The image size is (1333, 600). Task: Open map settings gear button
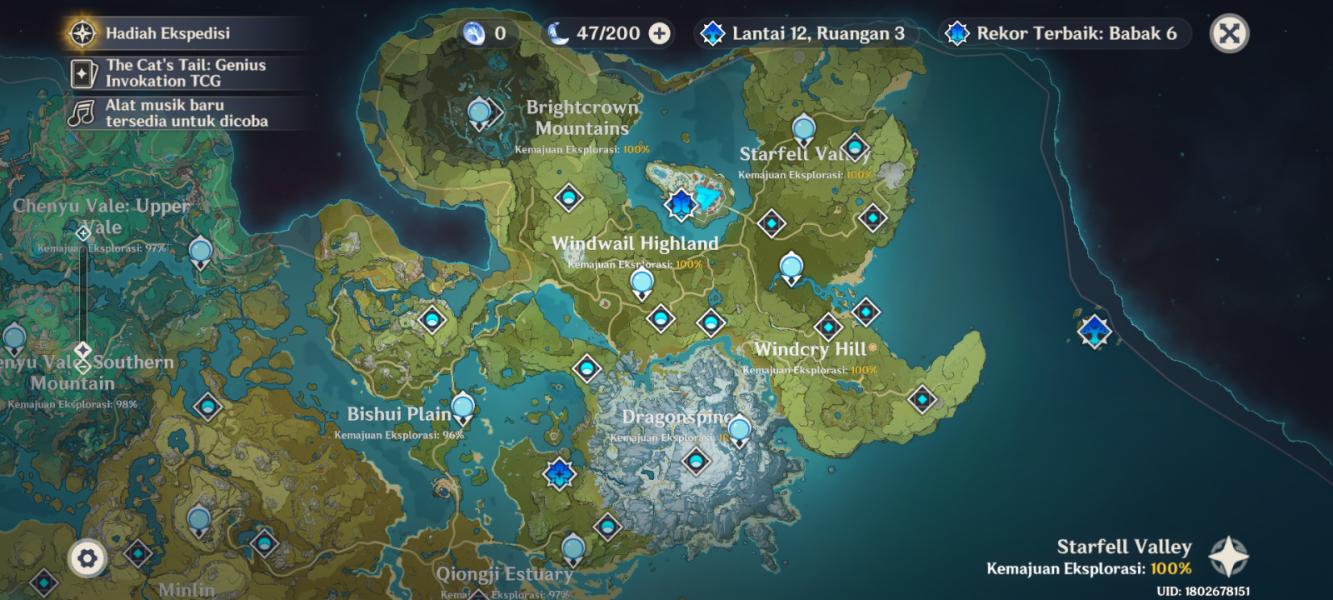pyautogui.click(x=87, y=558)
